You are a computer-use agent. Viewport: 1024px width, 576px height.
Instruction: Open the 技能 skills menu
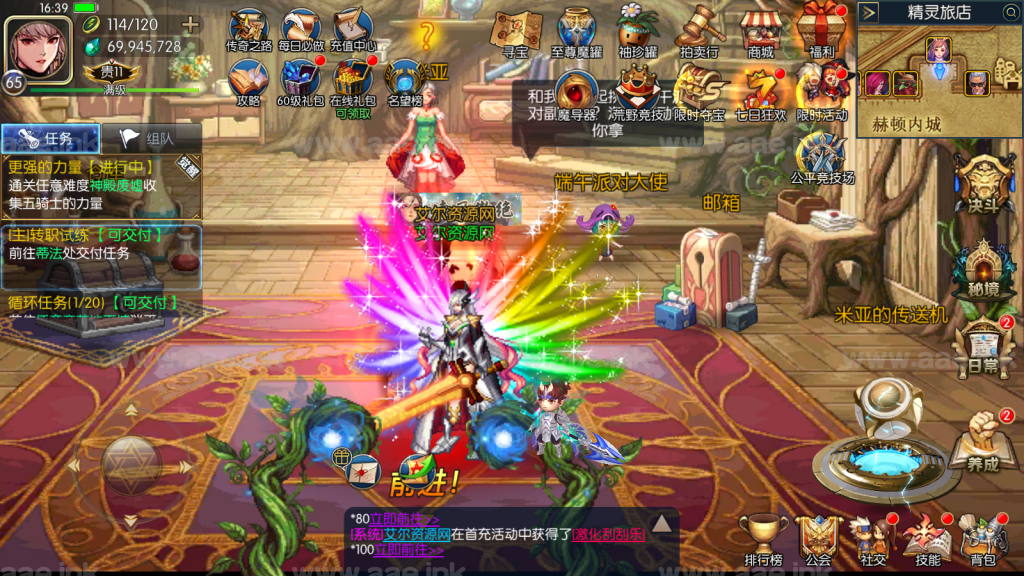click(x=926, y=540)
